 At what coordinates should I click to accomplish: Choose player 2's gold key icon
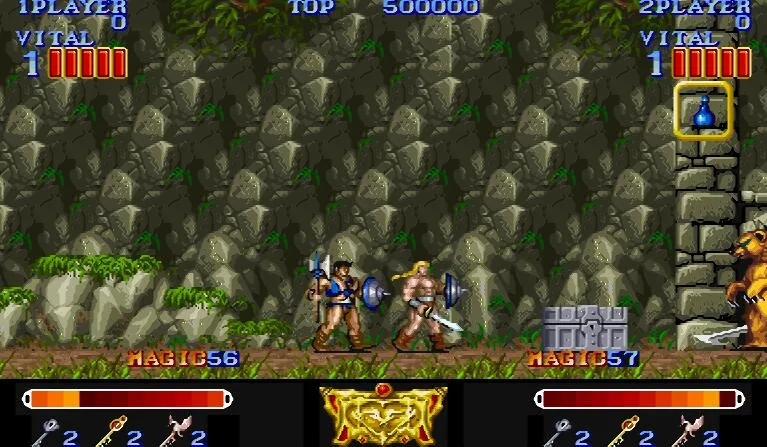pos(621,432)
